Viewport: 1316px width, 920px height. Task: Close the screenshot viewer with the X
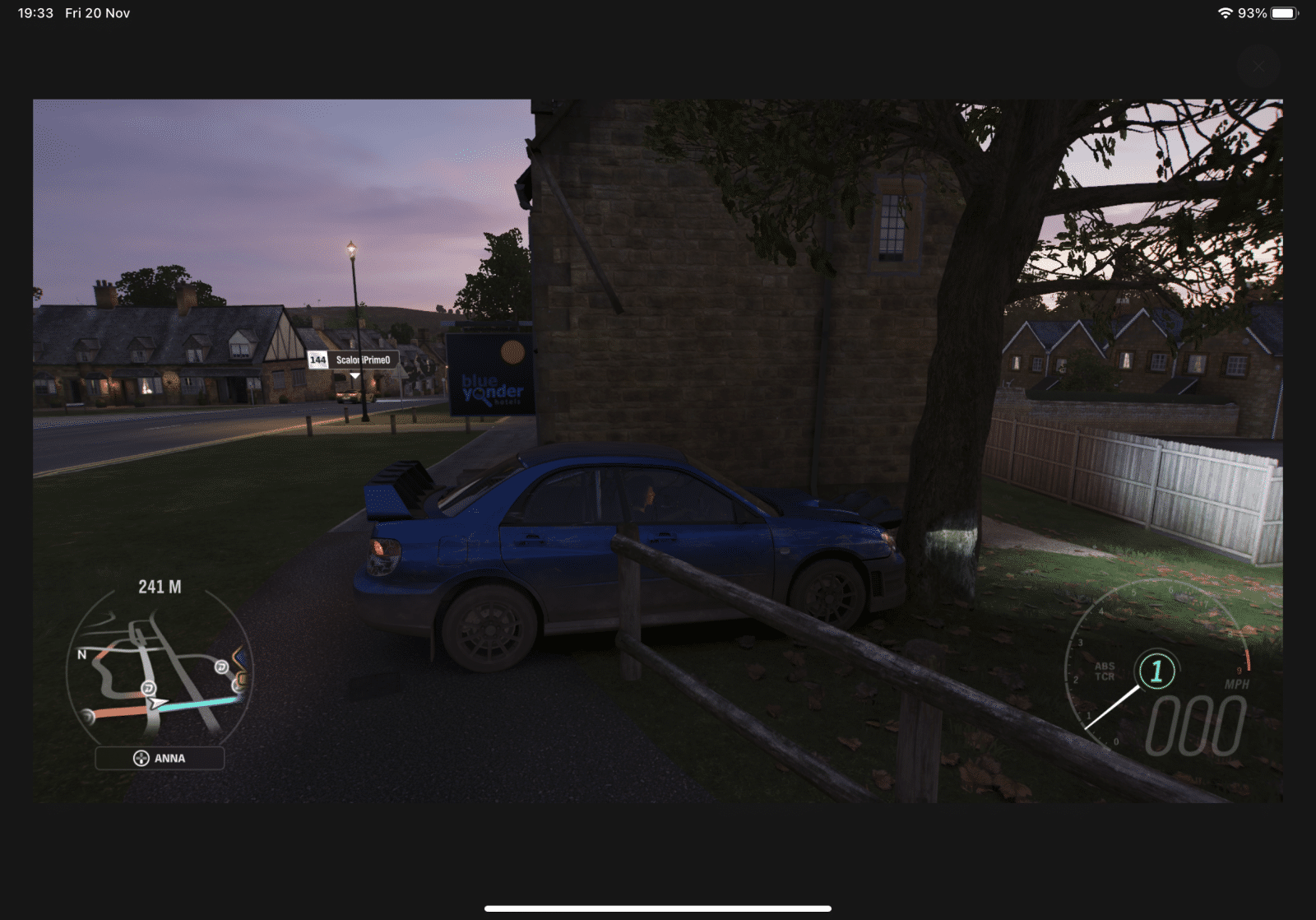[x=1258, y=67]
